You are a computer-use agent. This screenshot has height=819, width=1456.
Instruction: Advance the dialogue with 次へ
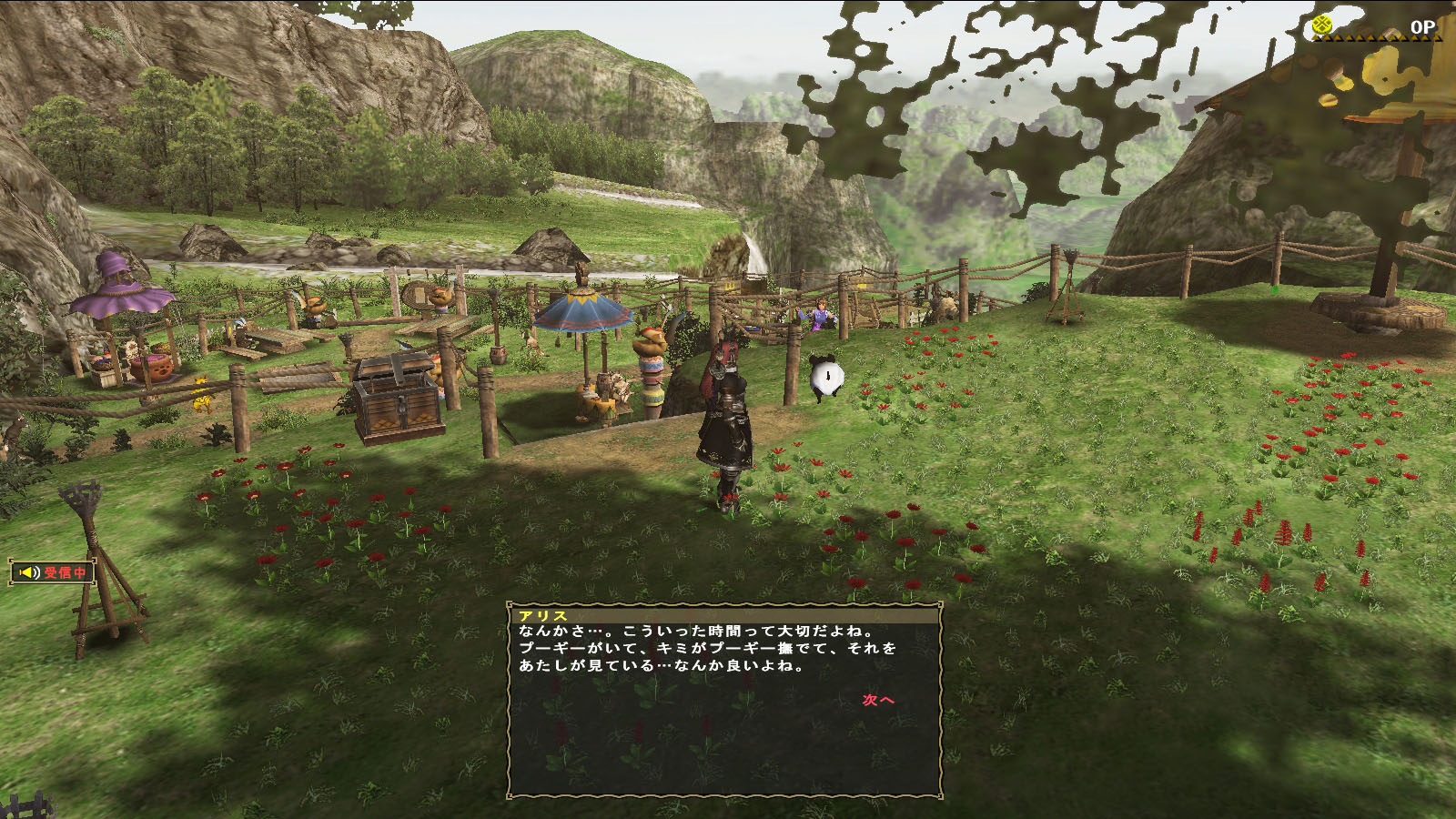(878, 700)
